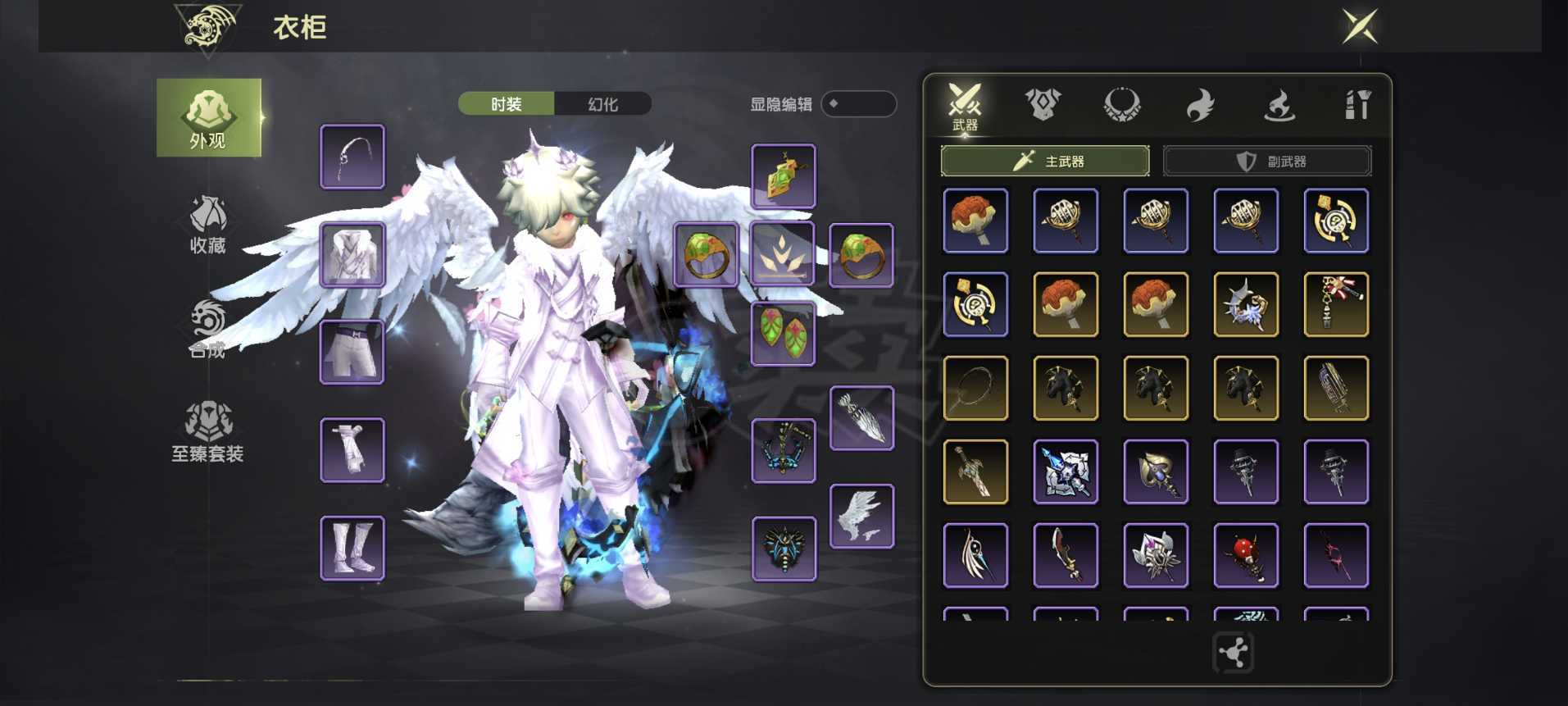Switch to the armor category tab
1568x706 pixels.
coord(1043,105)
